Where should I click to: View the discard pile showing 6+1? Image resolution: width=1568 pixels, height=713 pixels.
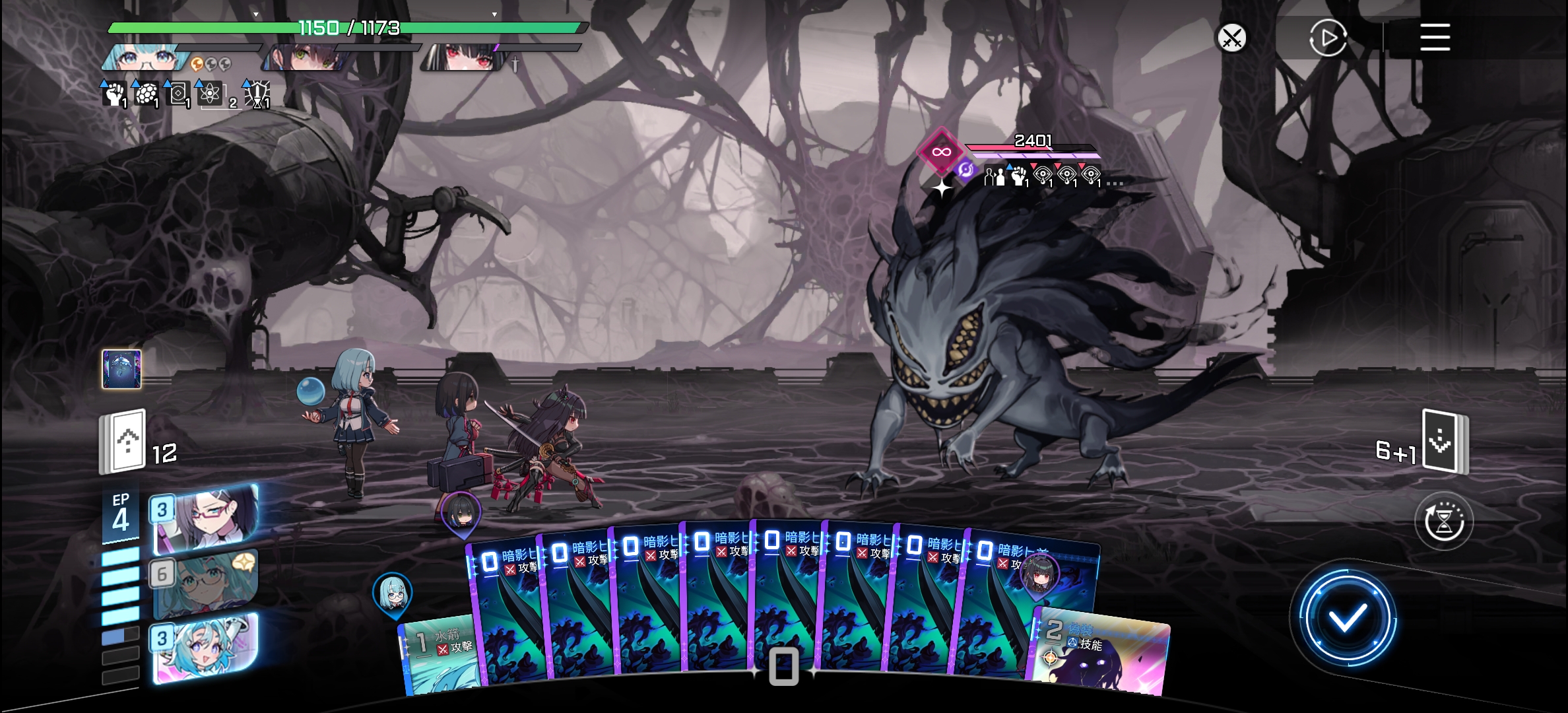[x=1445, y=442]
